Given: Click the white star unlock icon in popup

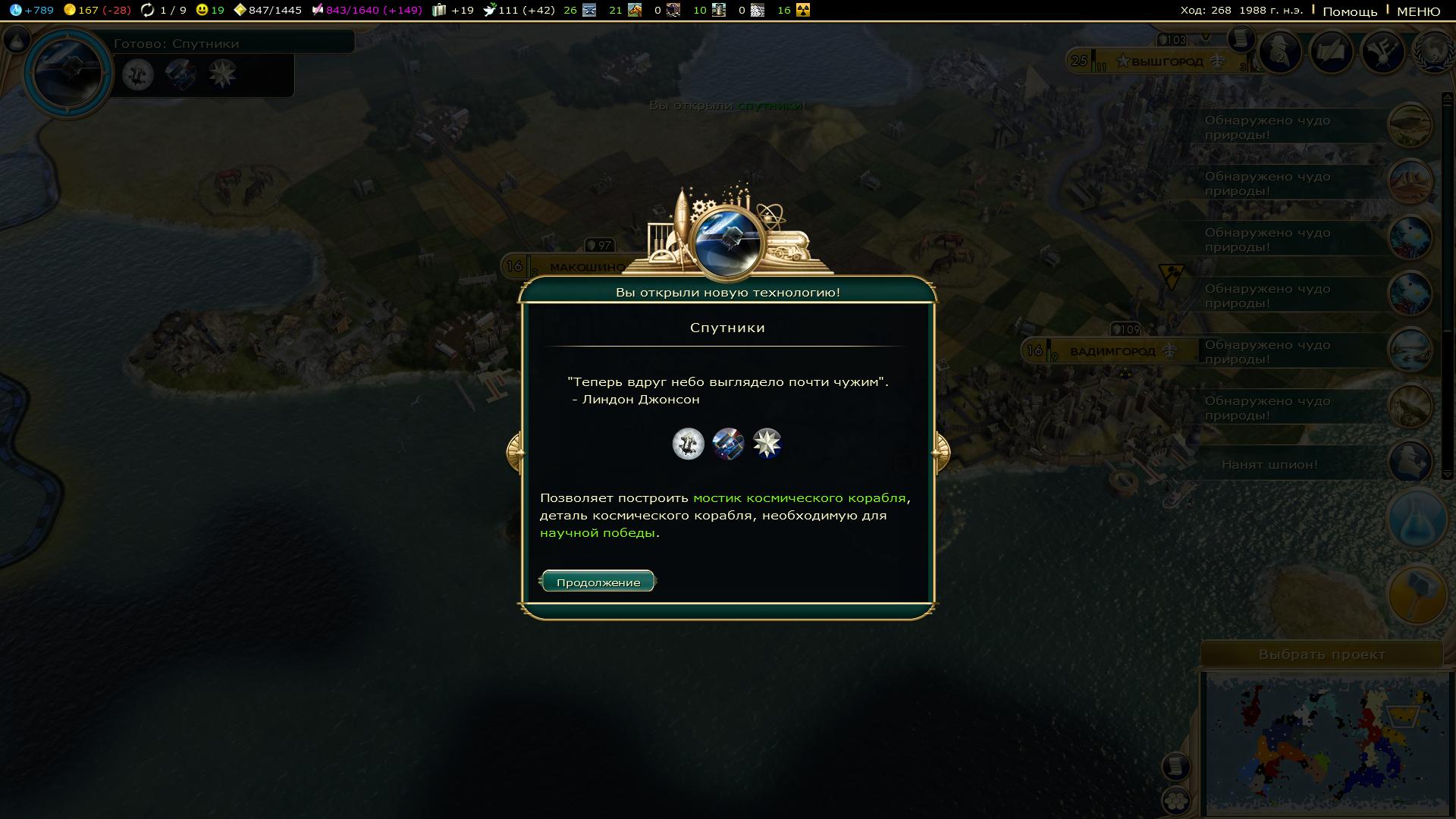Looking at the screenshot, I should coord(767,444).
